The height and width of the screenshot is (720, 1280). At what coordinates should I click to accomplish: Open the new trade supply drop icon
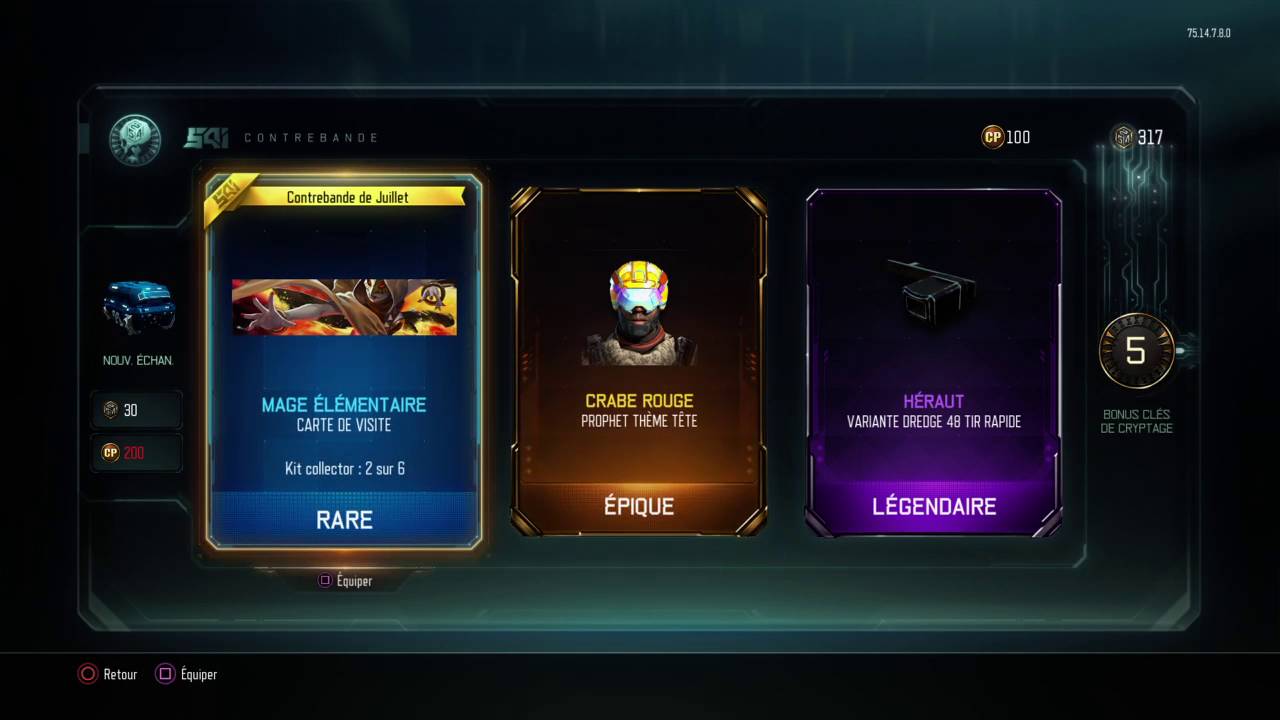138,307
